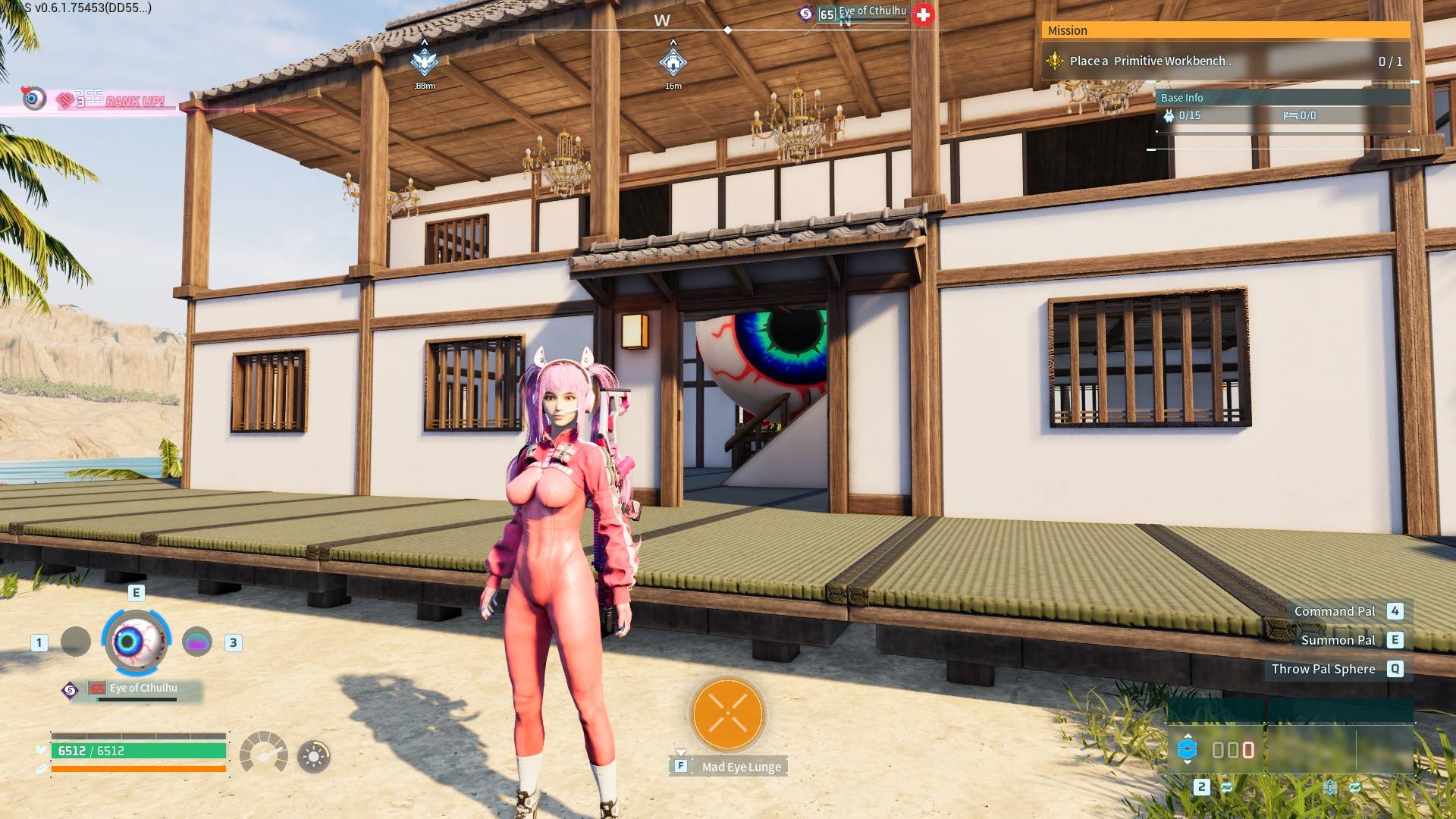Click the red cross icon by the boss nameplate
Image resolution: width=1456 pixels, height=819 pixels.
(924, 14)
